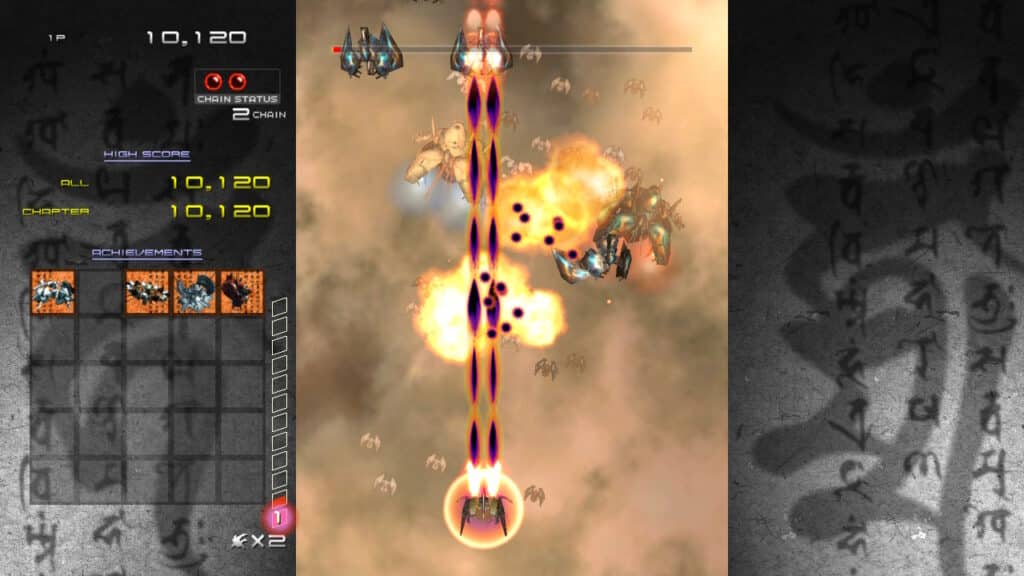Open the dark red ship achievement tile
Viewport: 1024px width, 576px height.
tap(242, 292)
